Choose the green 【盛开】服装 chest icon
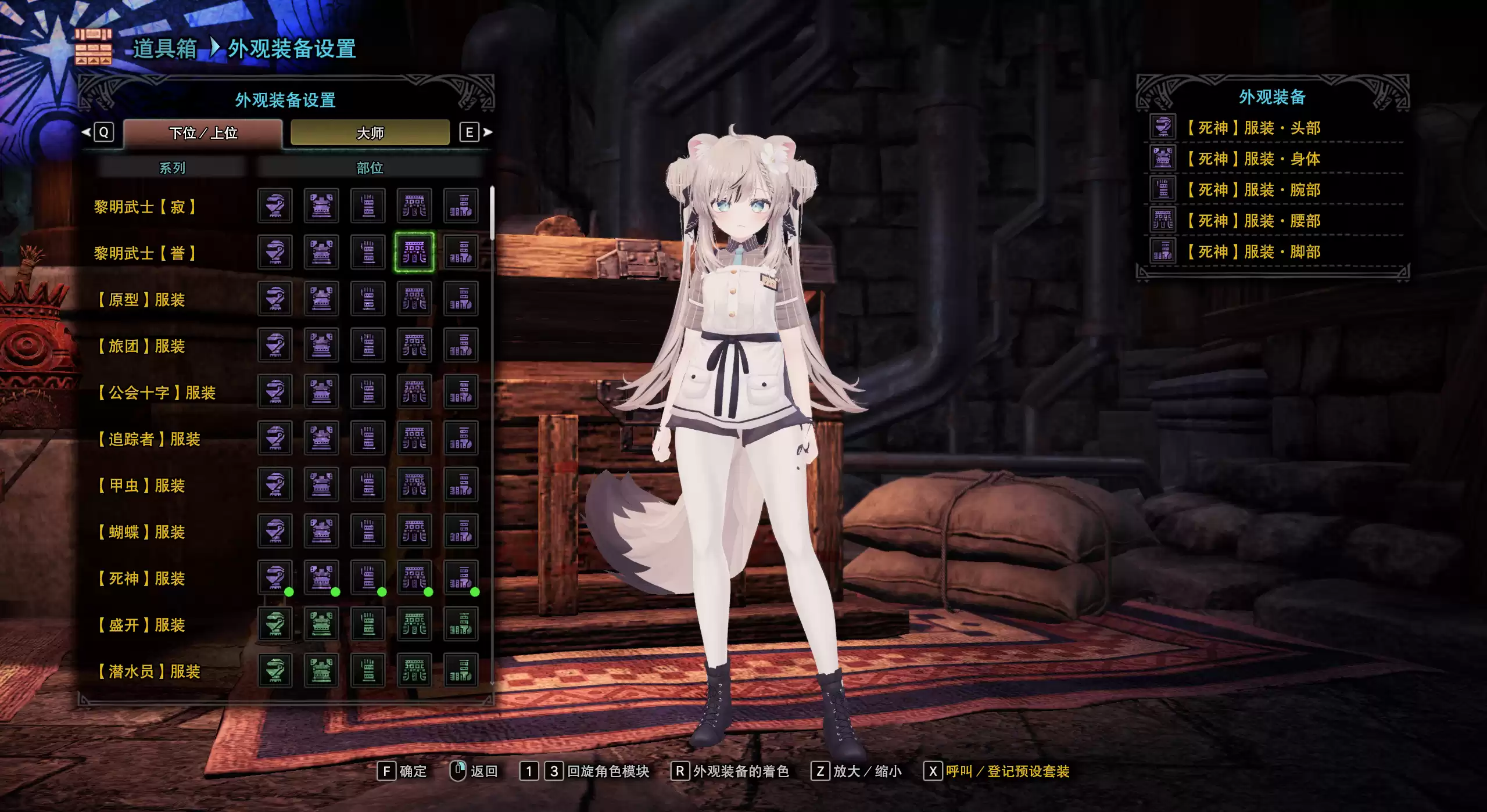1487x812 pixels. (321, 624)
